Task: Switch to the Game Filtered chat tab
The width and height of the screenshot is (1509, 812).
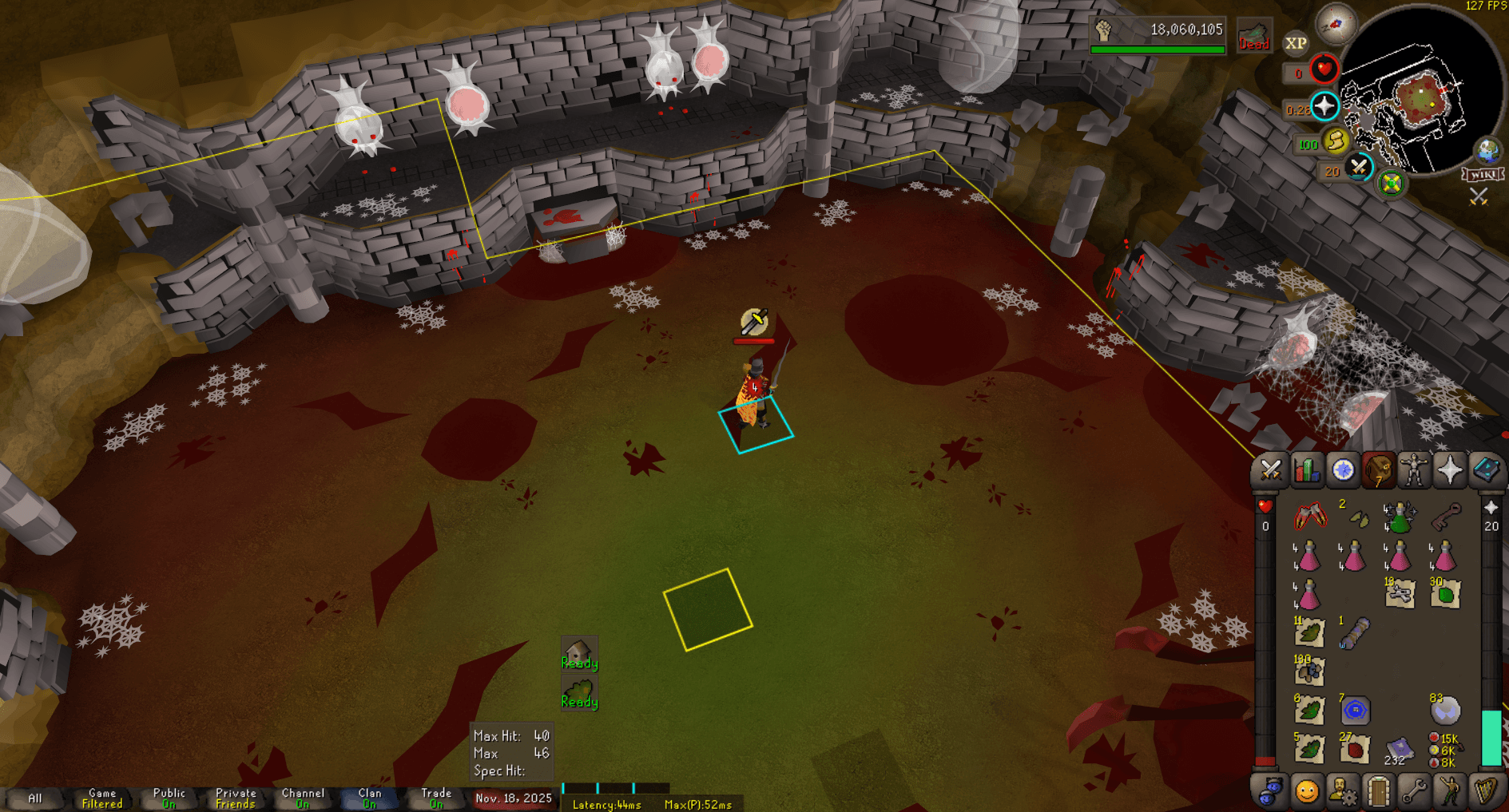Action: pyautogui.click(x=101, y=797)
